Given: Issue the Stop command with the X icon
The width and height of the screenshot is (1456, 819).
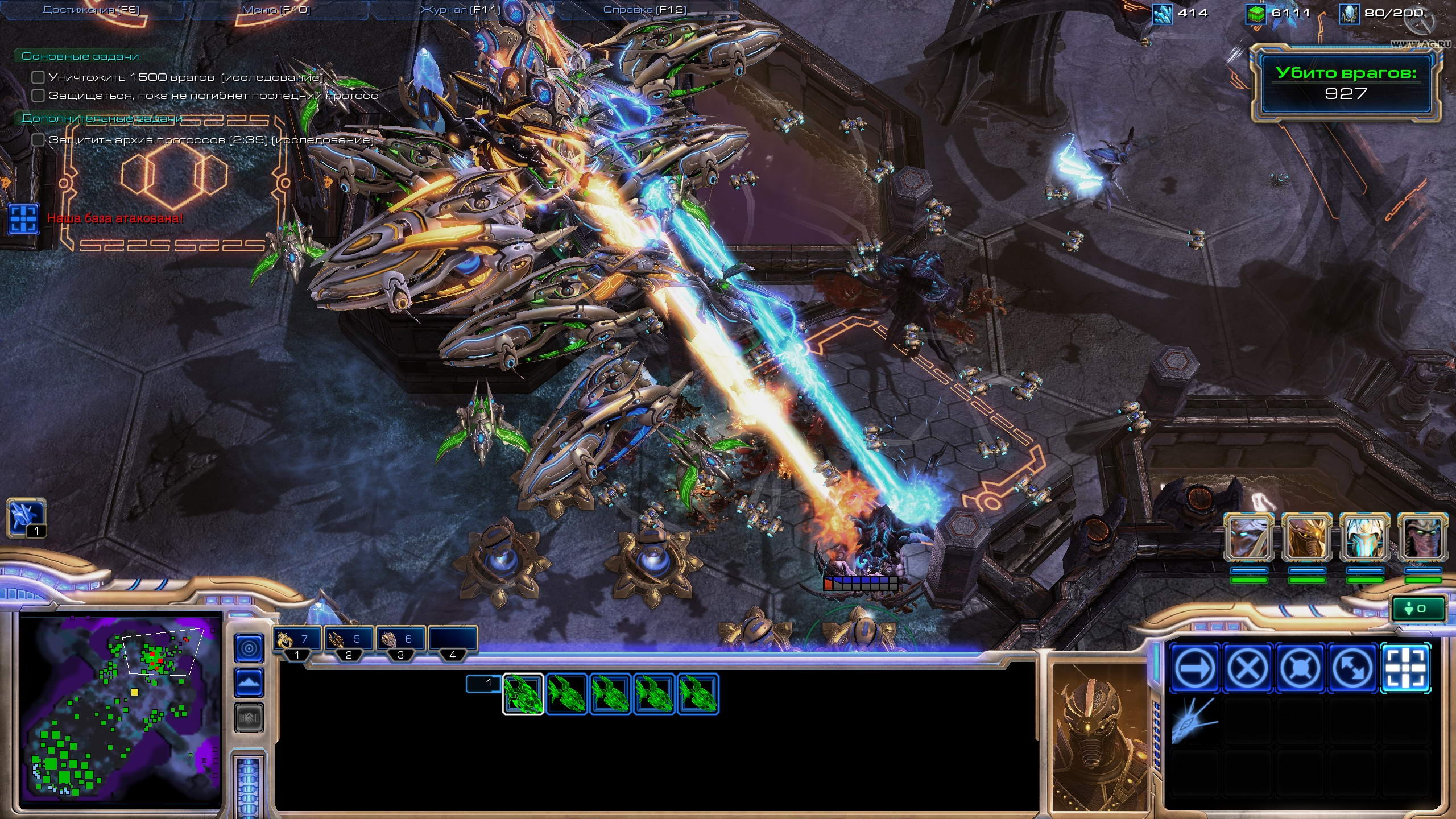Looking at the screenshot, I should 1248,668.
